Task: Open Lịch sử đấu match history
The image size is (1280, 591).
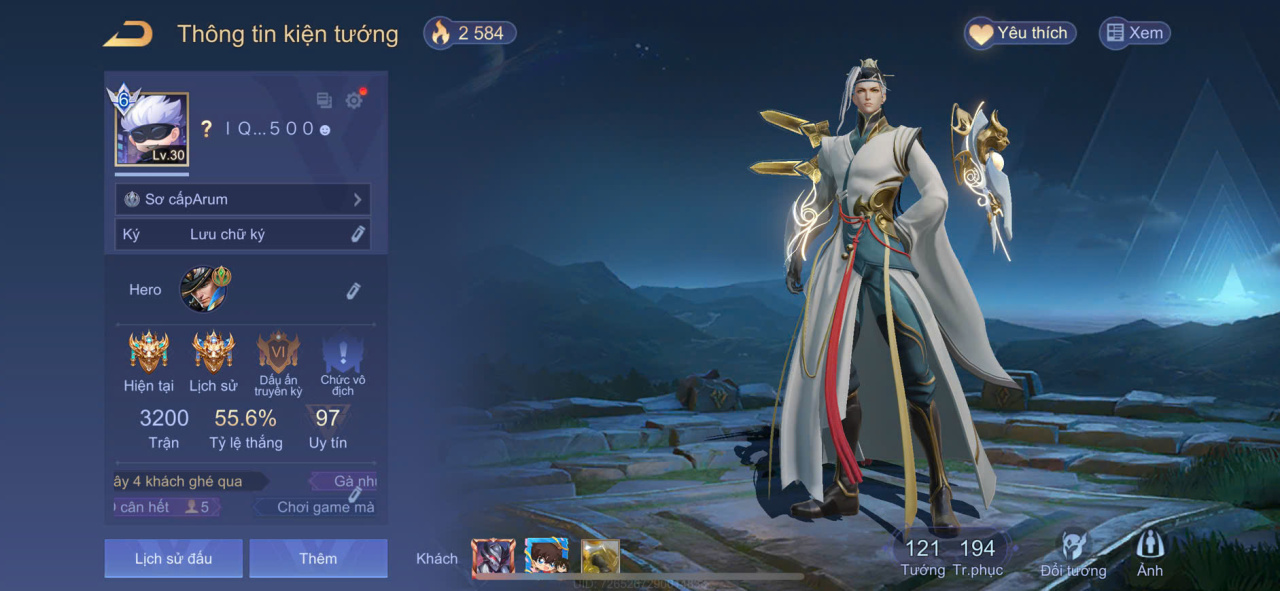Action: point(173,558)
